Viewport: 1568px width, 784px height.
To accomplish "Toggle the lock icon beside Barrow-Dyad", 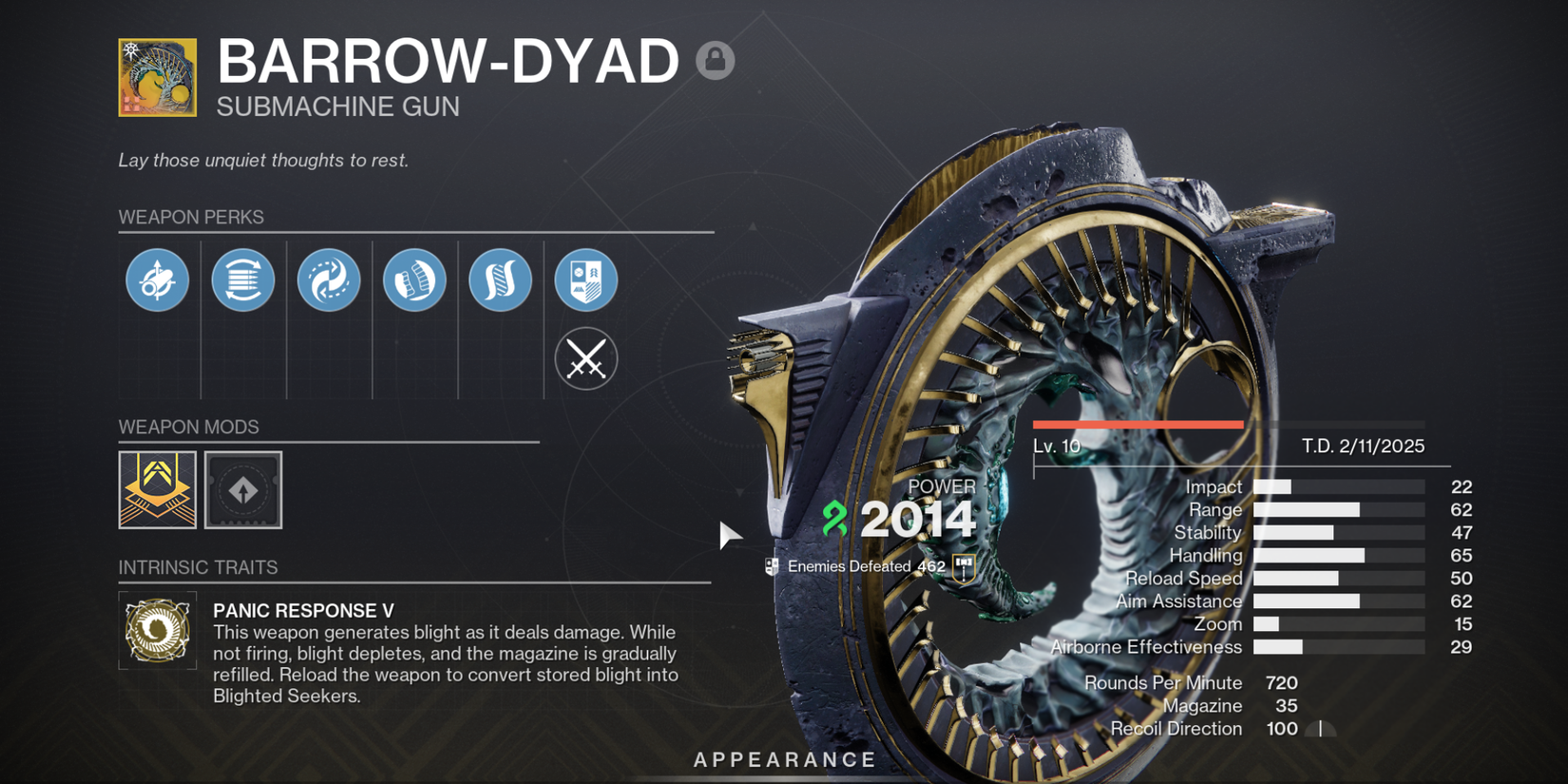I will click(x=714, y=59).
